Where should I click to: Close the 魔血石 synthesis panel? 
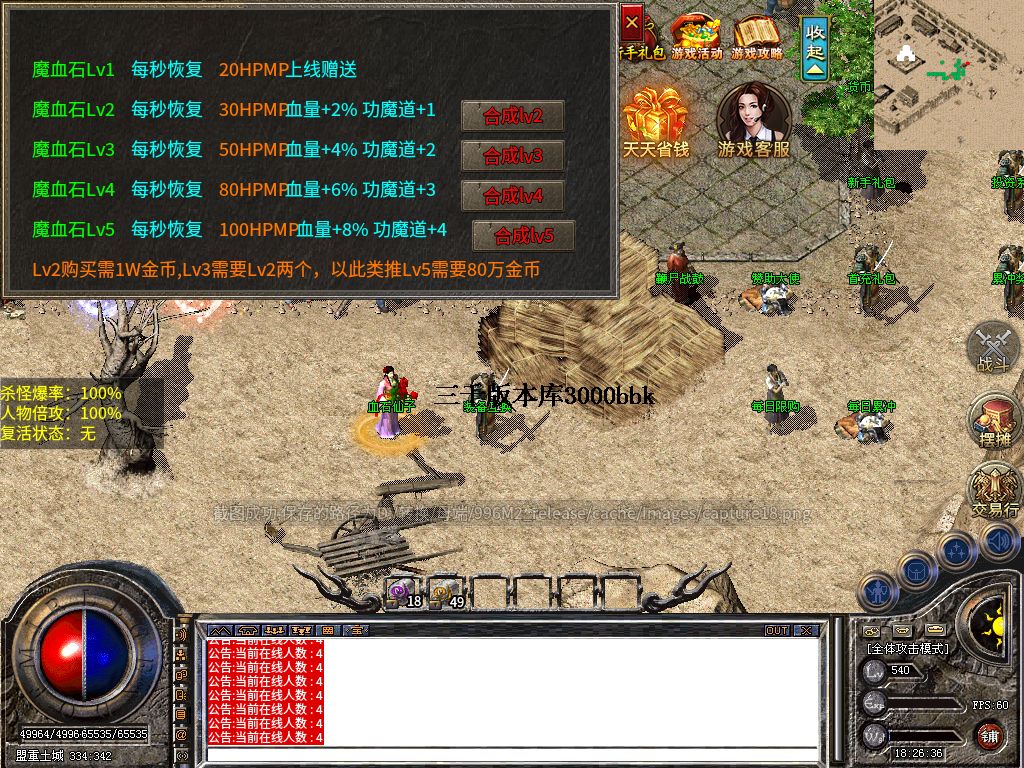(x=632, y=21)
